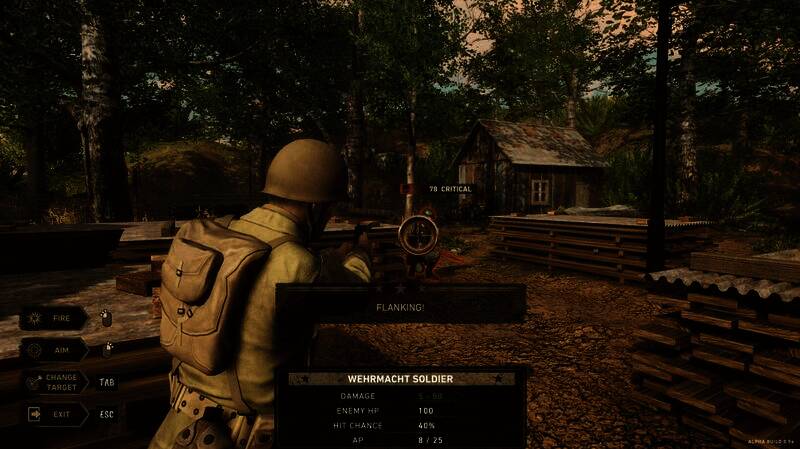Fire at the targeted Wehrmacht soldier

53,318
